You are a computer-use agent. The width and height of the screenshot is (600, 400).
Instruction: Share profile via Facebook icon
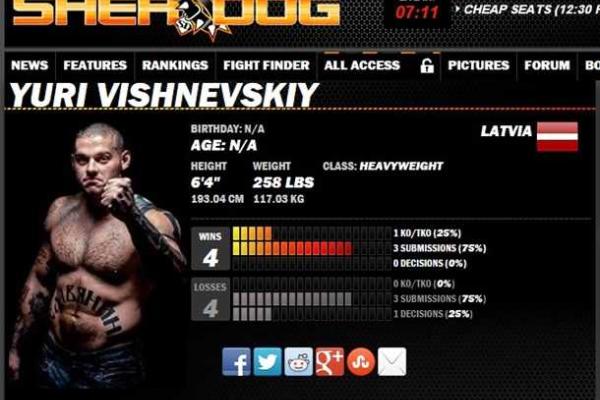coord(236,361)
